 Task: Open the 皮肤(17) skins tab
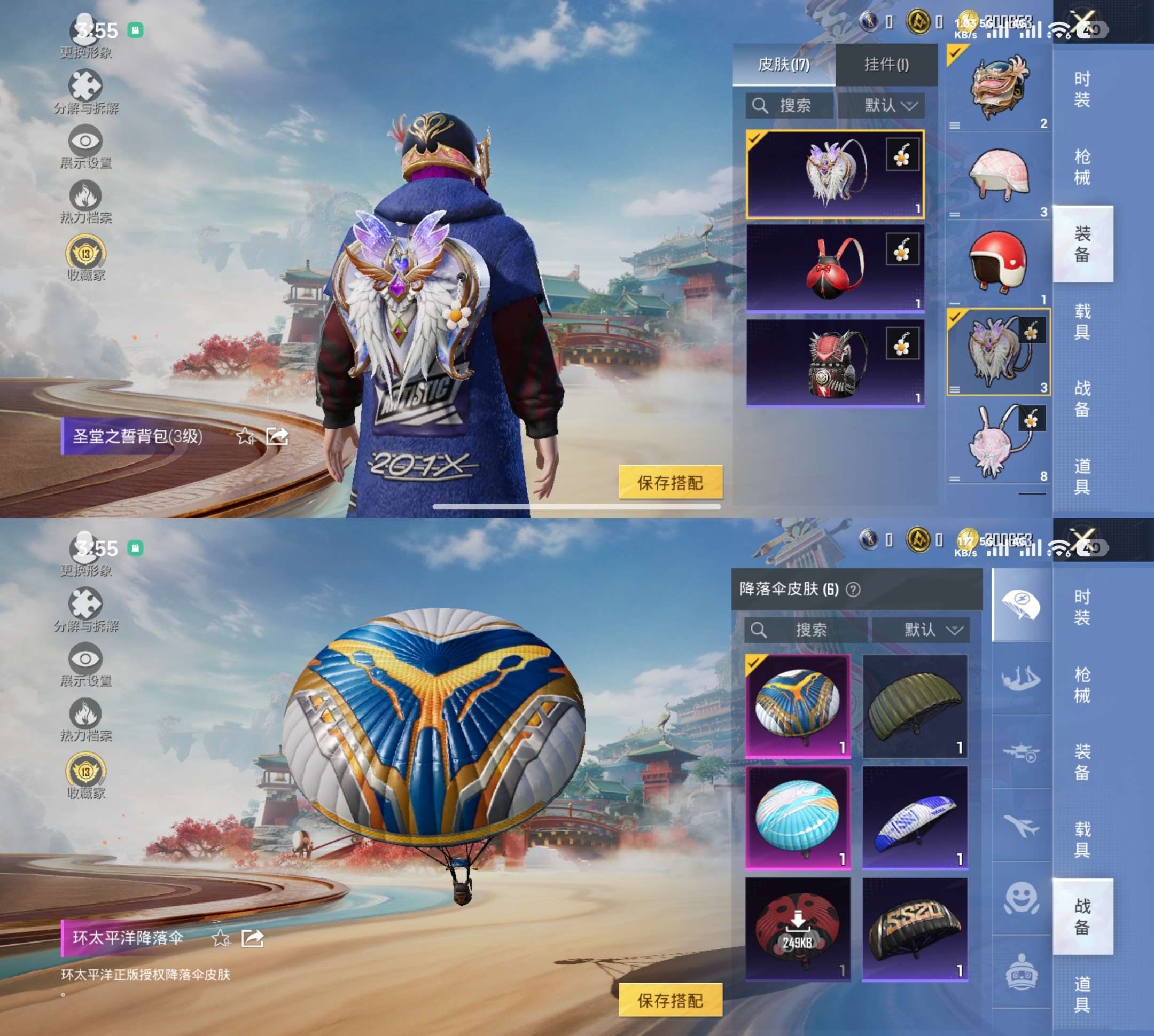coord(784,64)
